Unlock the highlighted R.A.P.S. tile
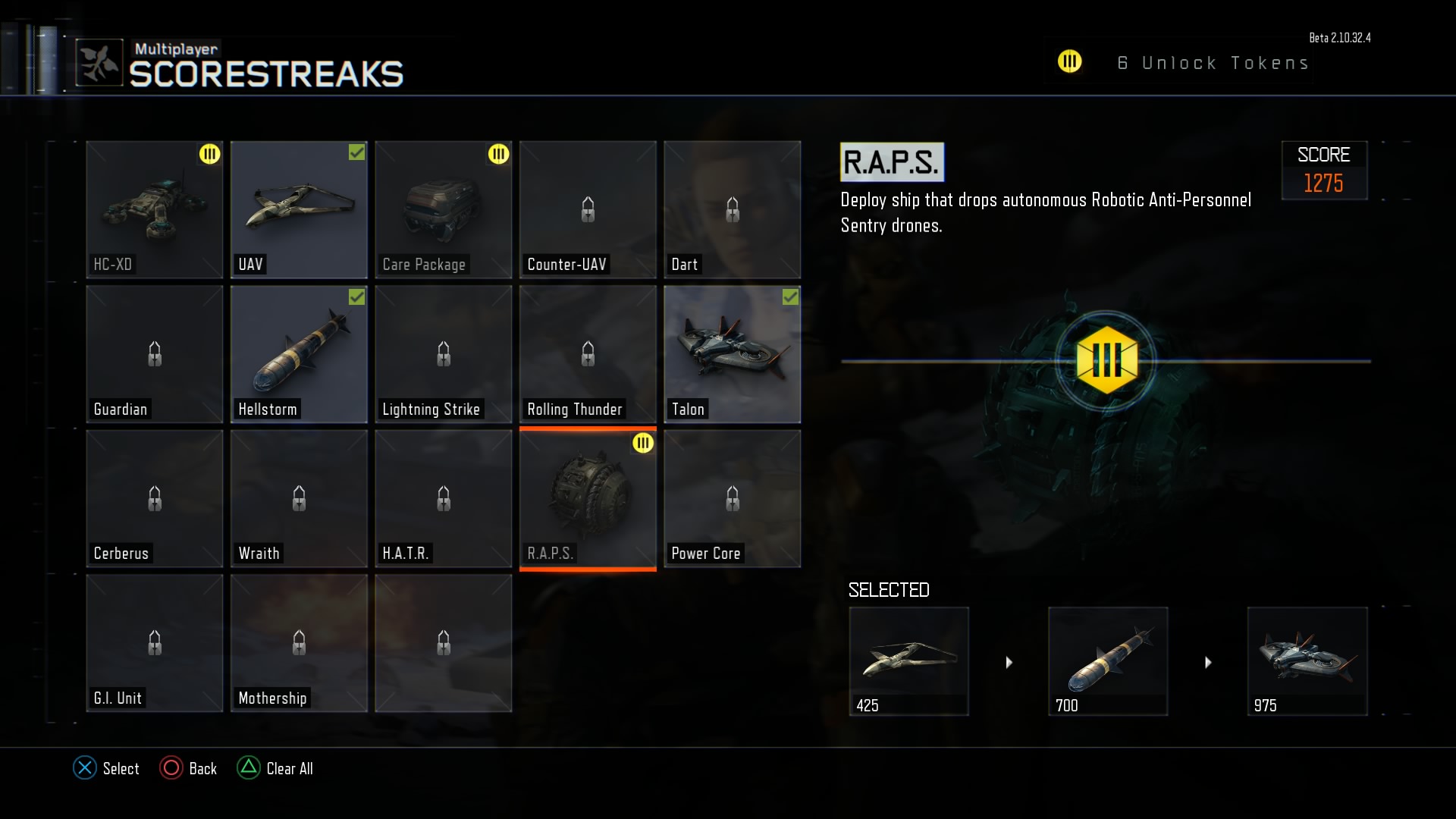Viewport: 1456px width, 819px height. (588, 498)
